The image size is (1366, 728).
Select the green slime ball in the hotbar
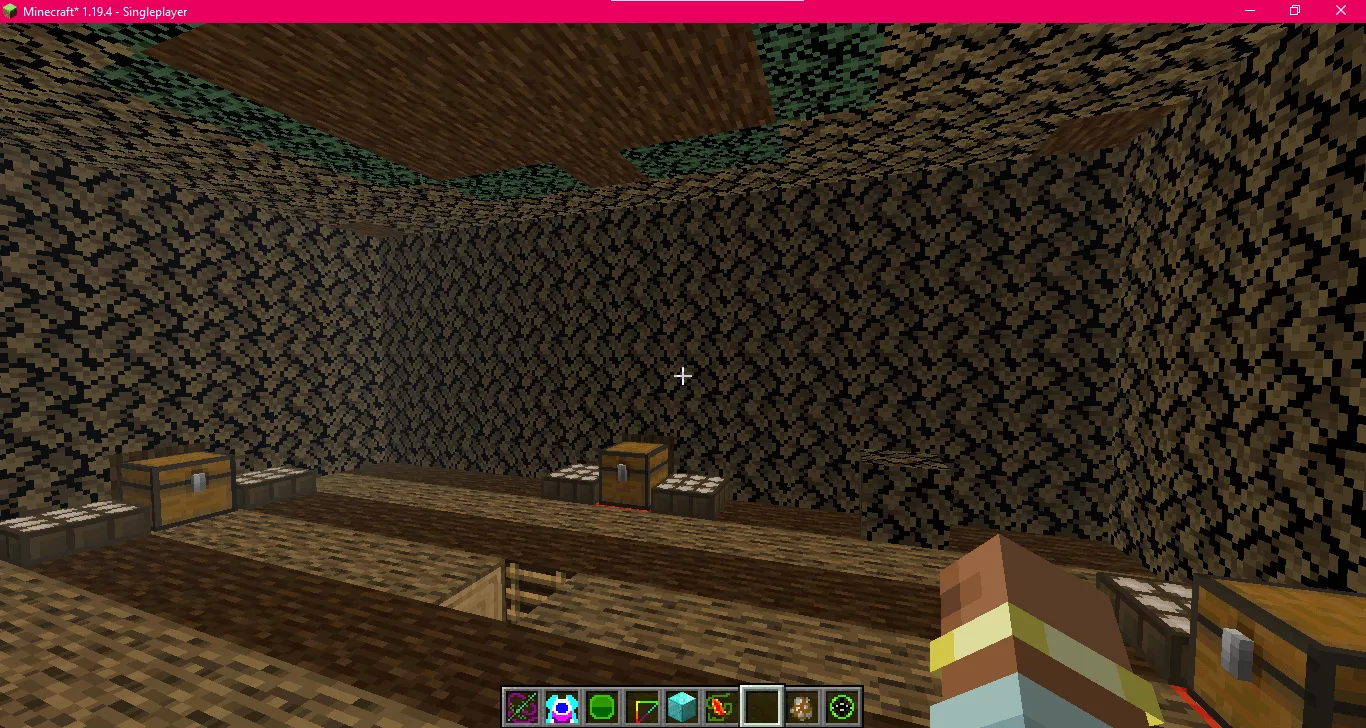601,706
